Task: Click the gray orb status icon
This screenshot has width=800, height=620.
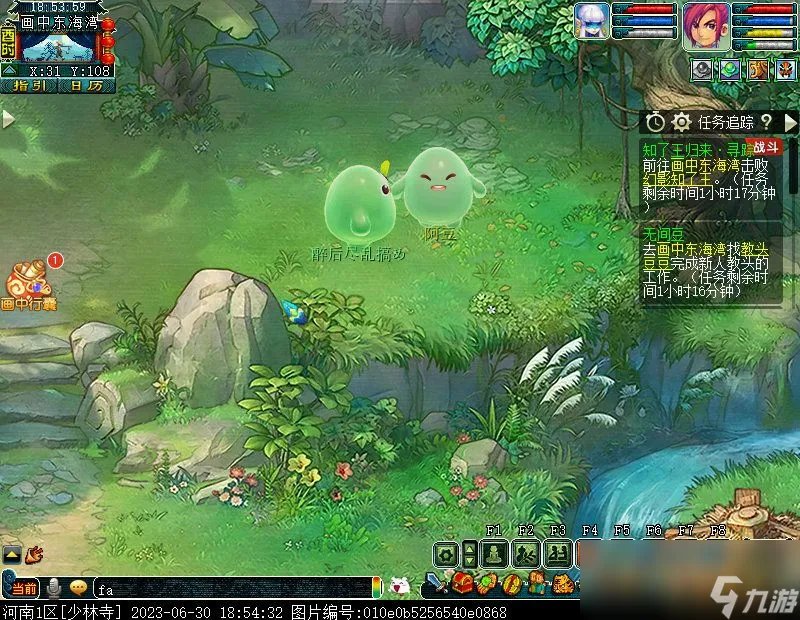Action: (x=702, y=69)
